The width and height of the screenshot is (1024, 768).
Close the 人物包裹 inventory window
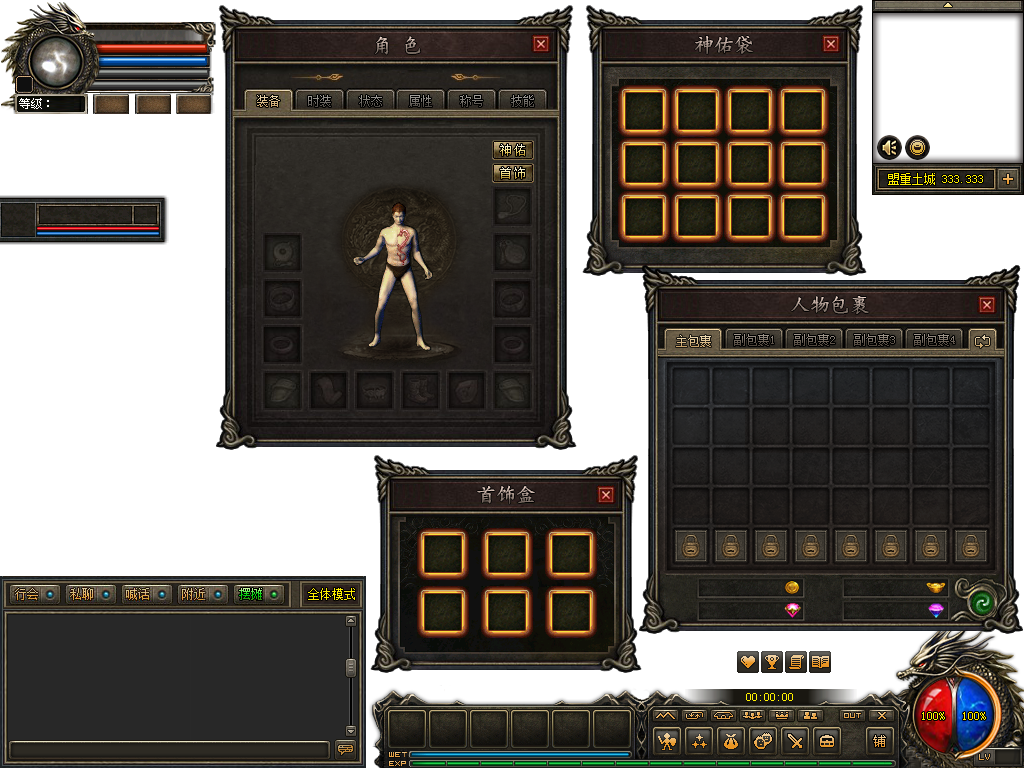pyautogui.click(x=987, y=305)
